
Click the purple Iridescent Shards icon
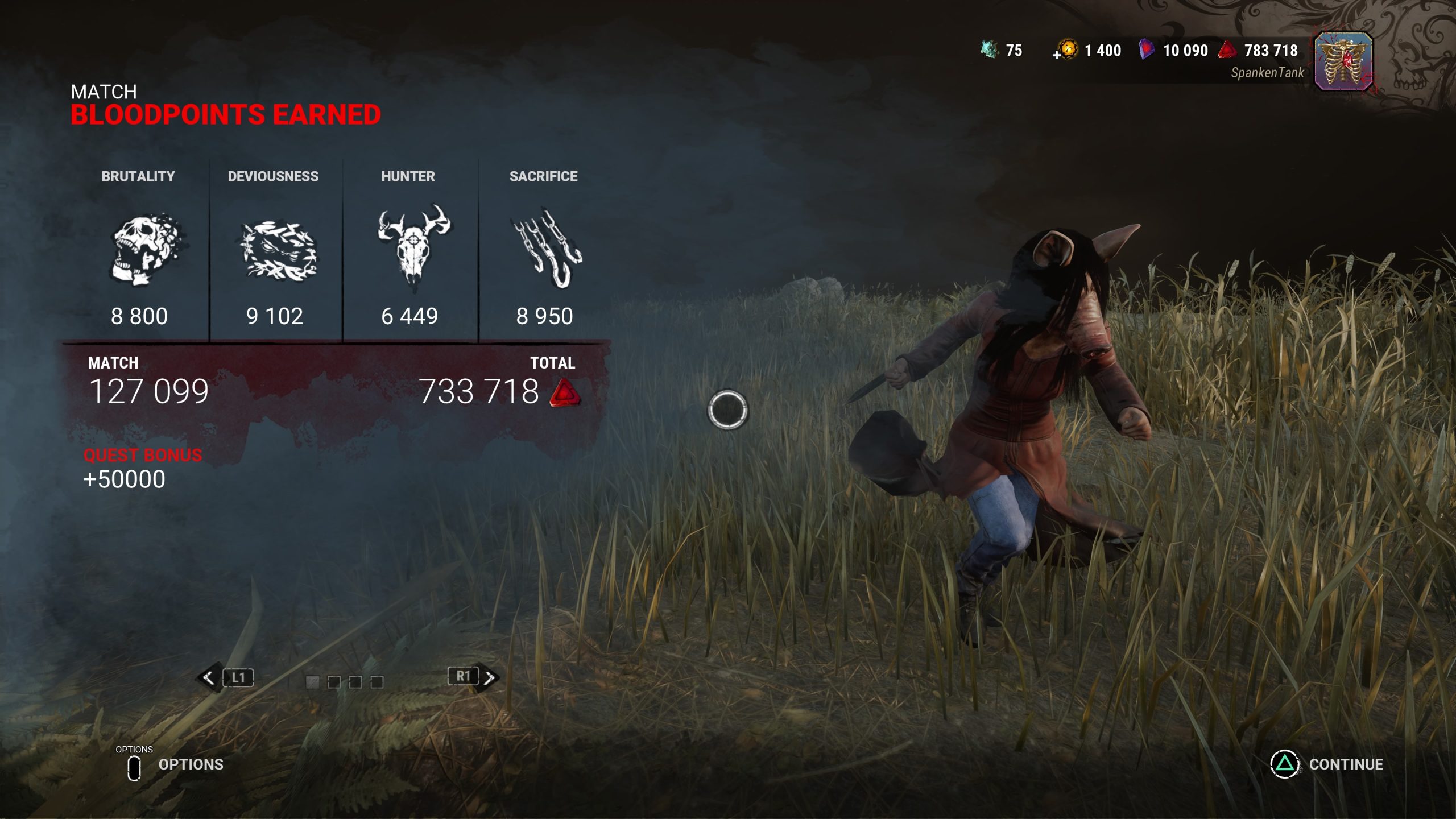coord(1147,50)
